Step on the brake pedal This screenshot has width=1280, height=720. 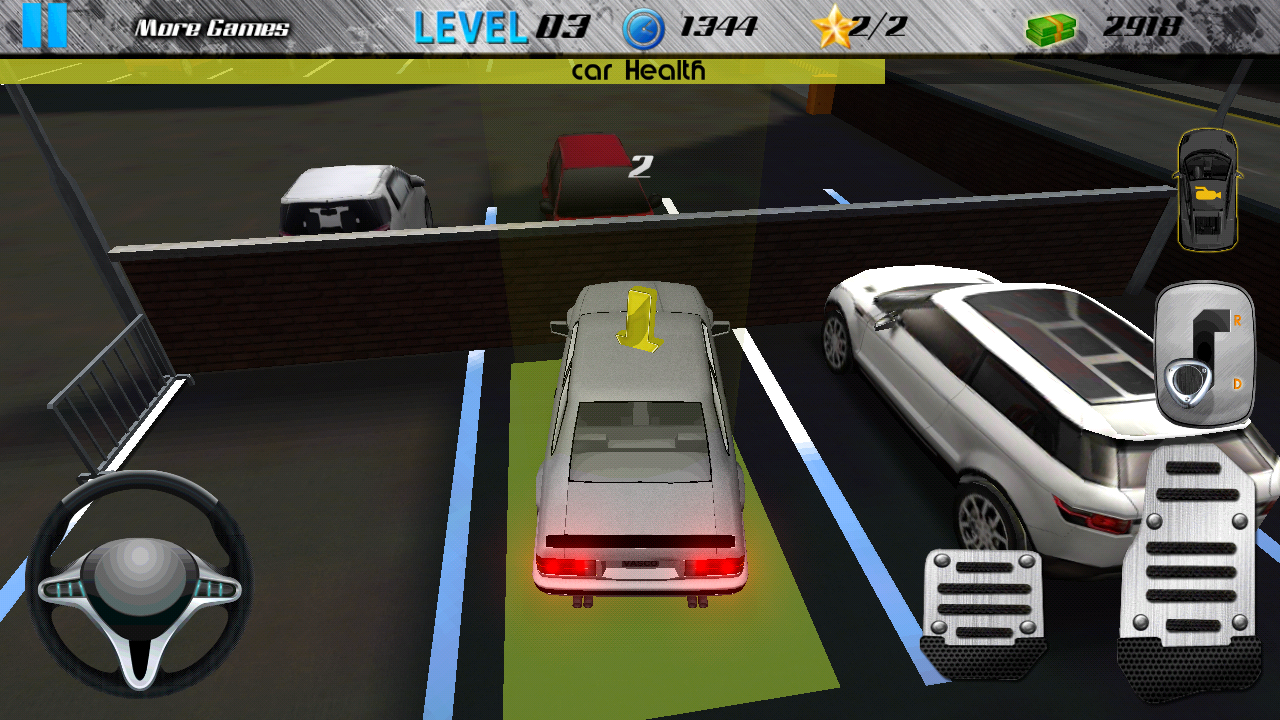click(984, 612)
